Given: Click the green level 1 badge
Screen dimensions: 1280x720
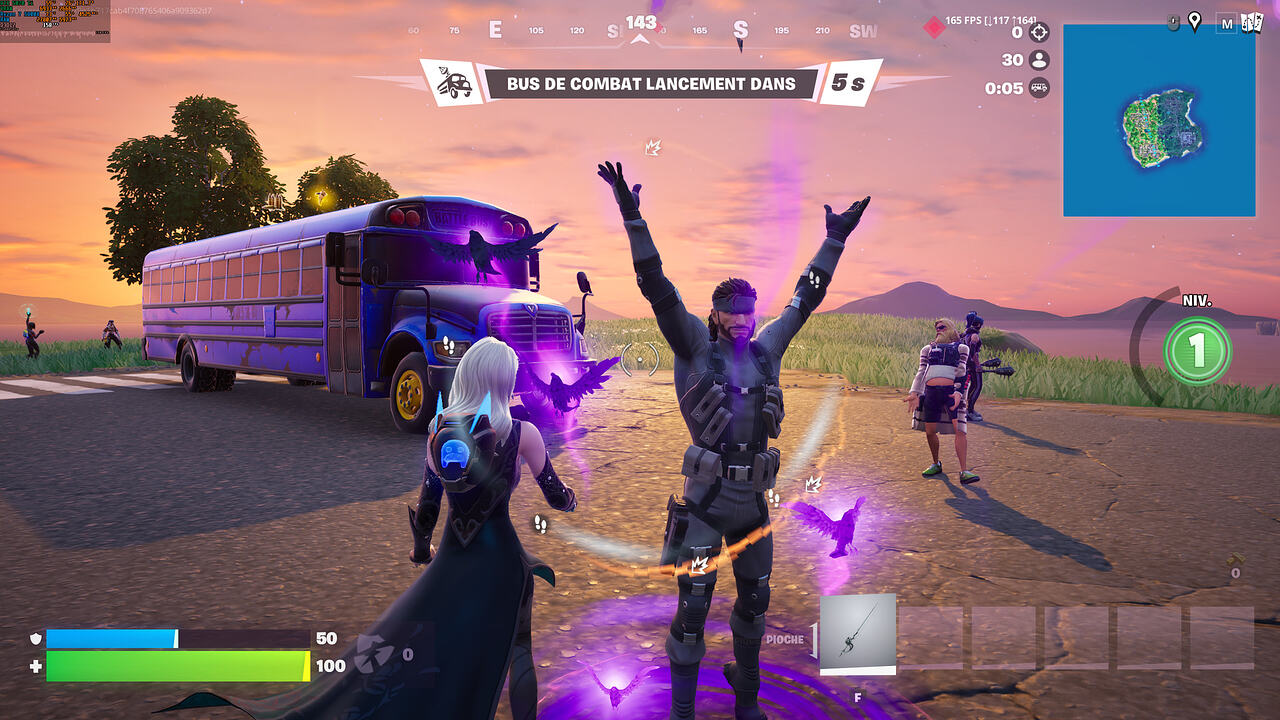Looking at the screenshot, I should point(1197,350).
